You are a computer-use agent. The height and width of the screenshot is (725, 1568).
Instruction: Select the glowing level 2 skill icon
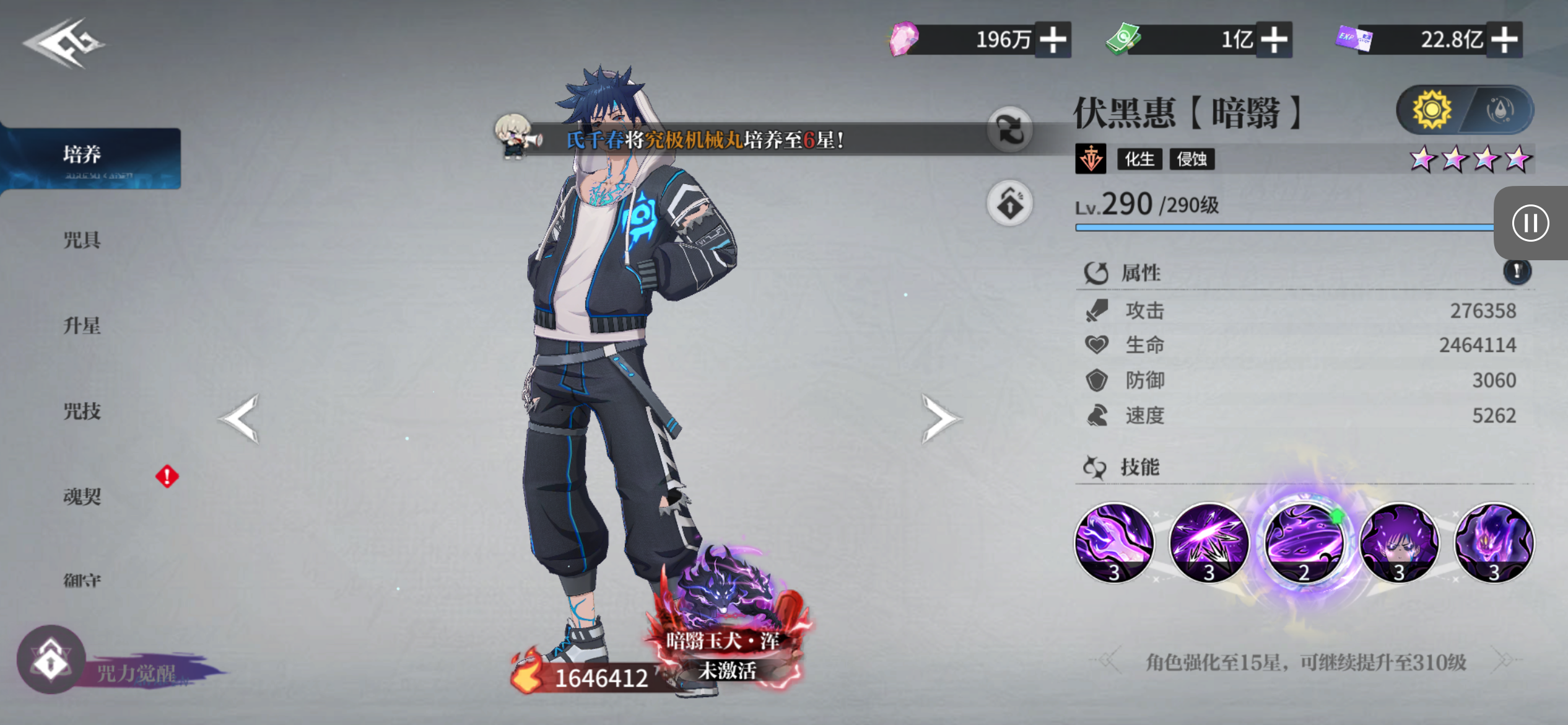pos(1304,543)
